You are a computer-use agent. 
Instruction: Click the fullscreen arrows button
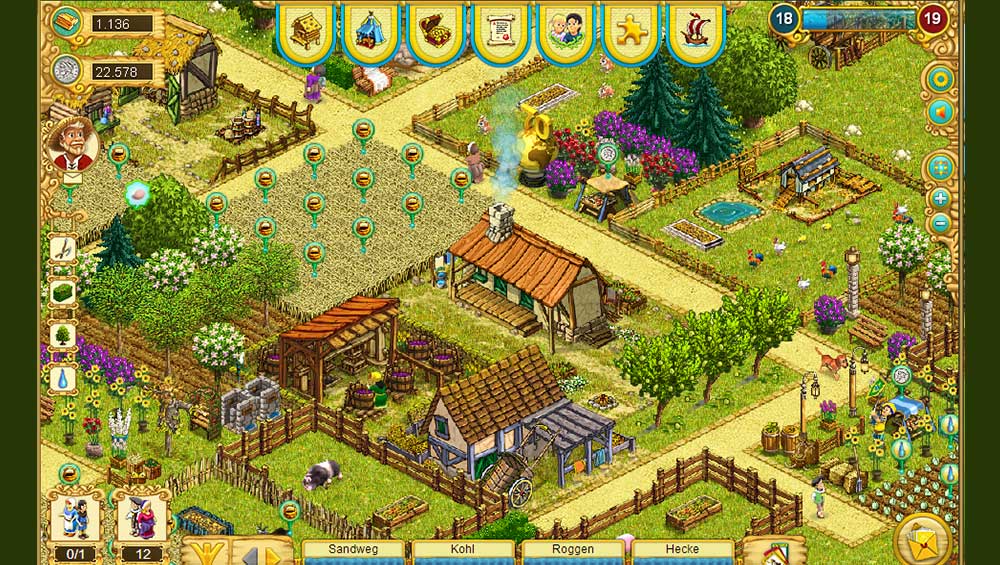[x=940, y=167]
